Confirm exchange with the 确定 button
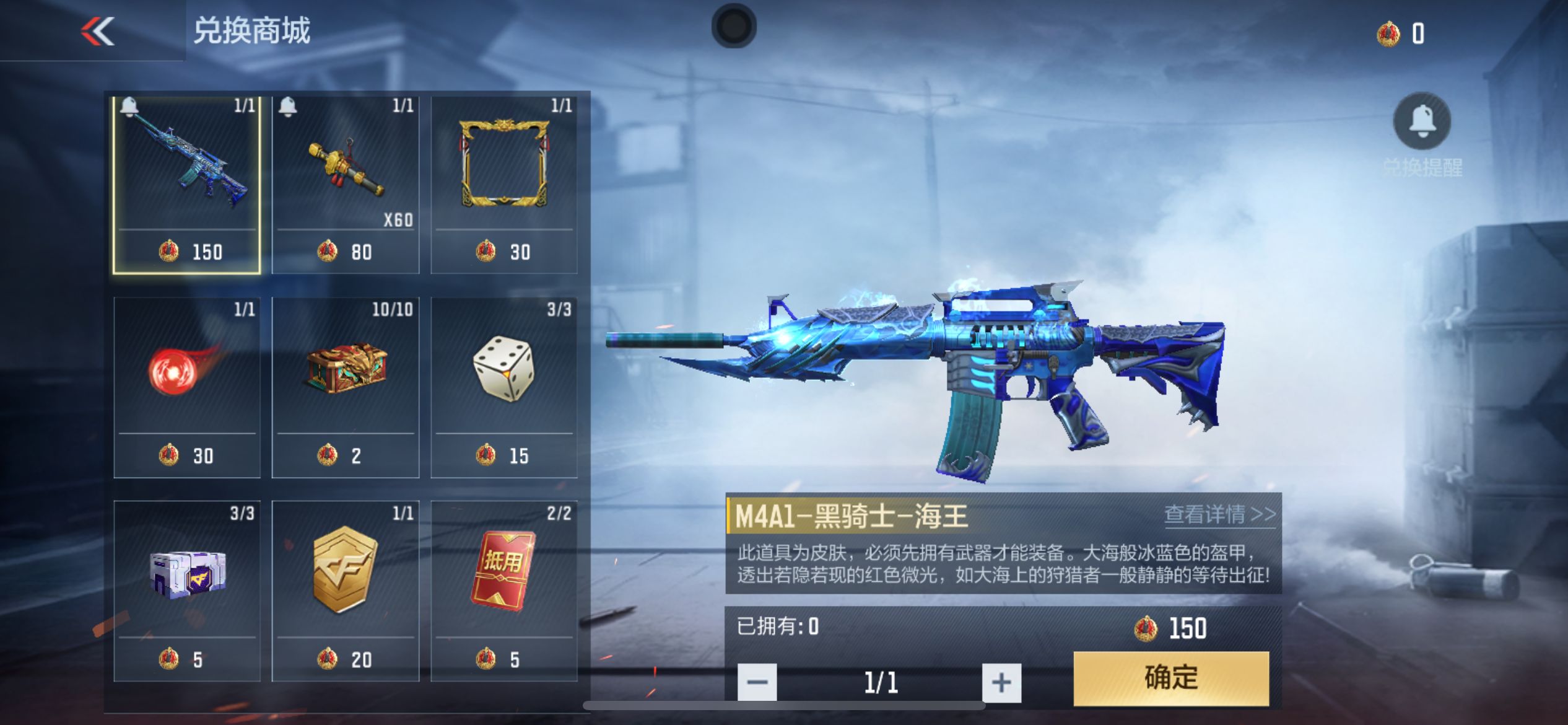 pyautogui.click(x=1170, y=678)
